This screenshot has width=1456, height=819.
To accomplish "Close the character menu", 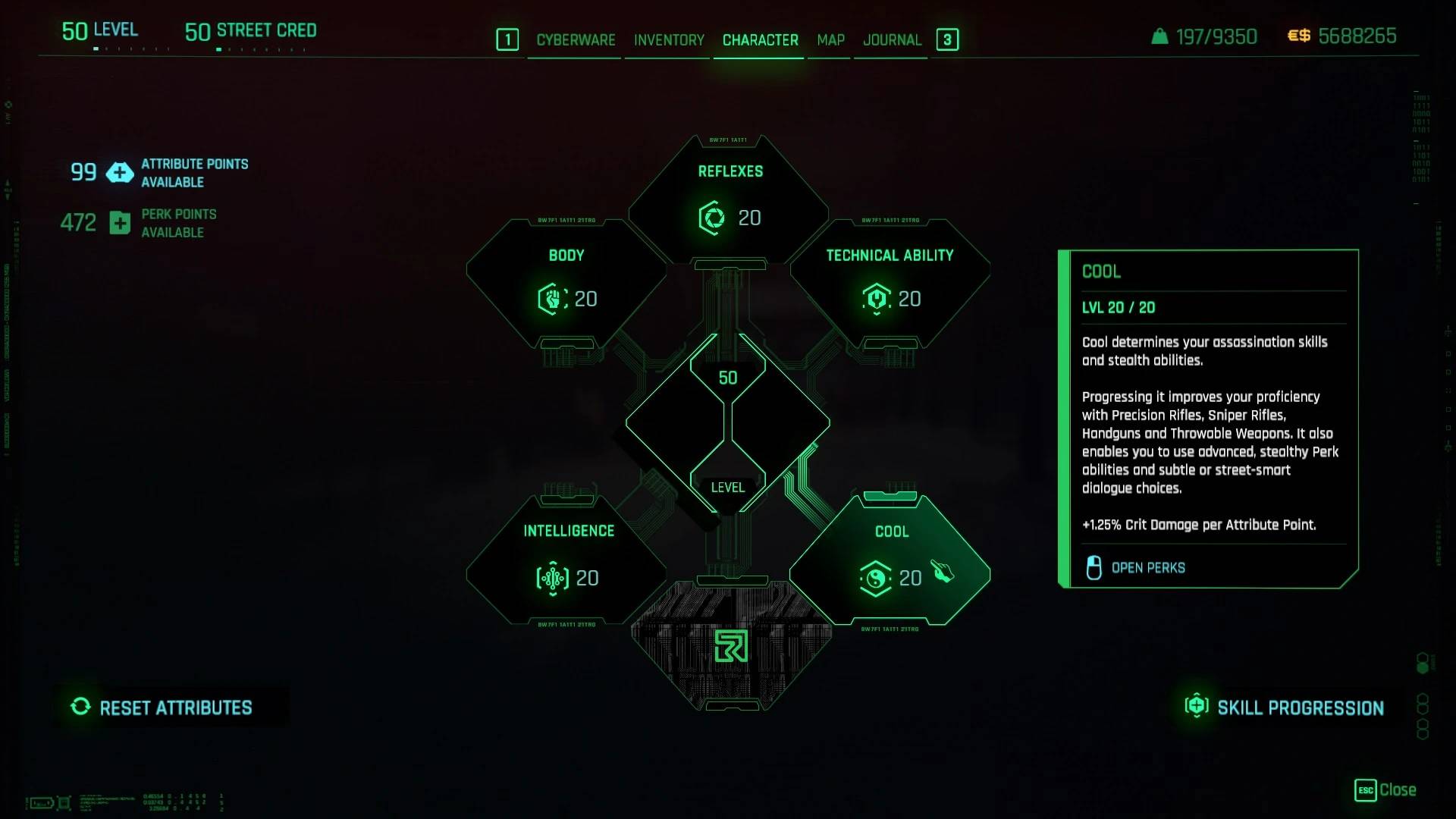I will [1385, 790].
